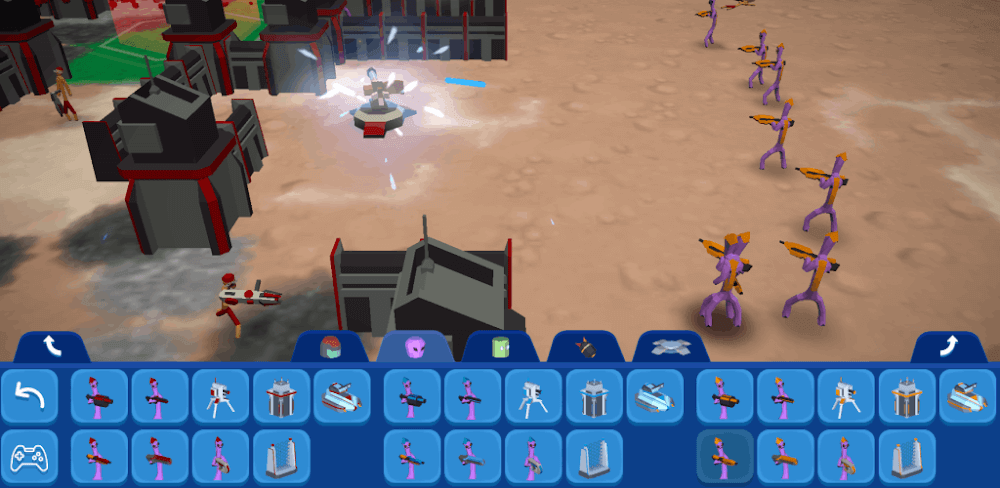
Task: Click the undo arrow button
Action: coord(29,397)
